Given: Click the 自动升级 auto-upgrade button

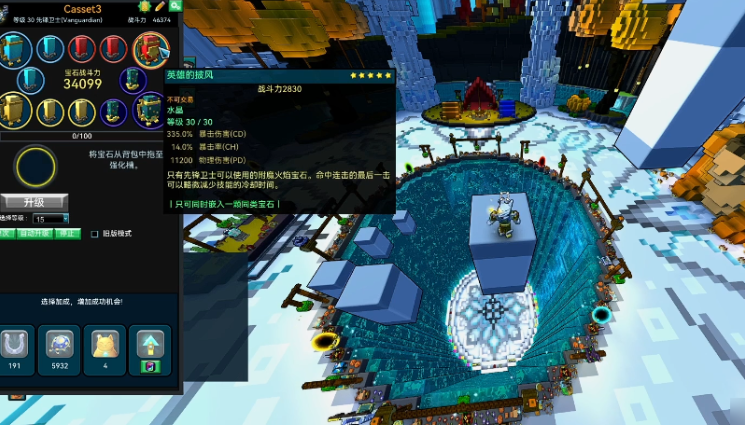Looking at the screenshot, I should [36, 233].
